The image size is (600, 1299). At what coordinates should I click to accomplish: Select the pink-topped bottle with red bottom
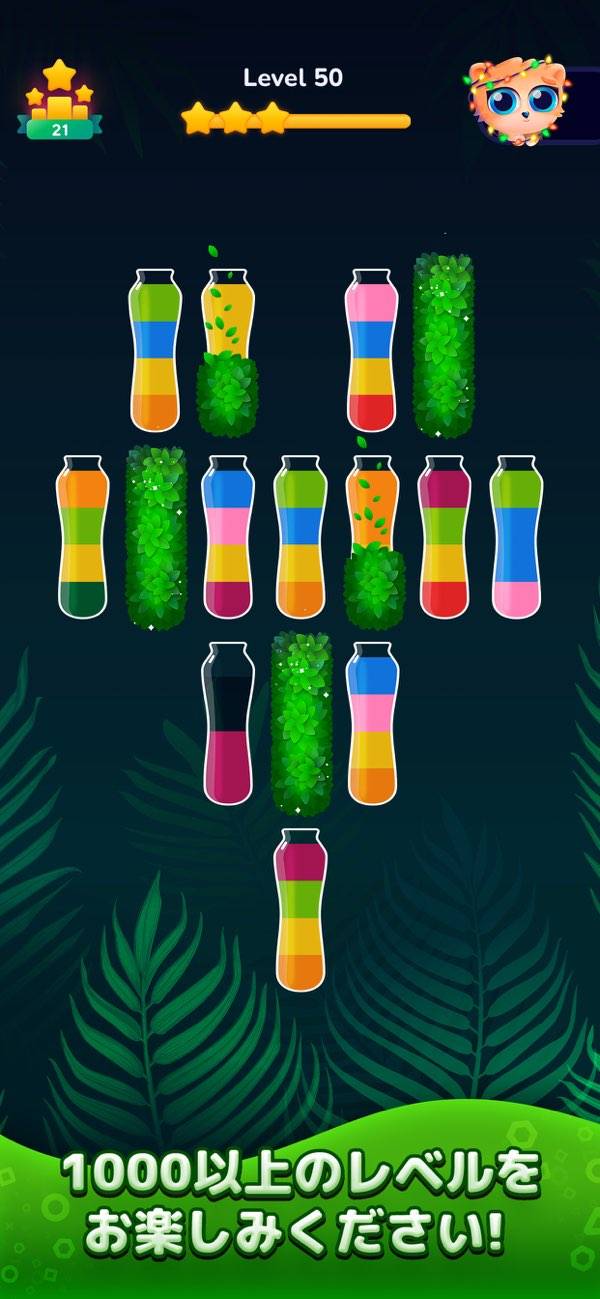click(371, 350)
